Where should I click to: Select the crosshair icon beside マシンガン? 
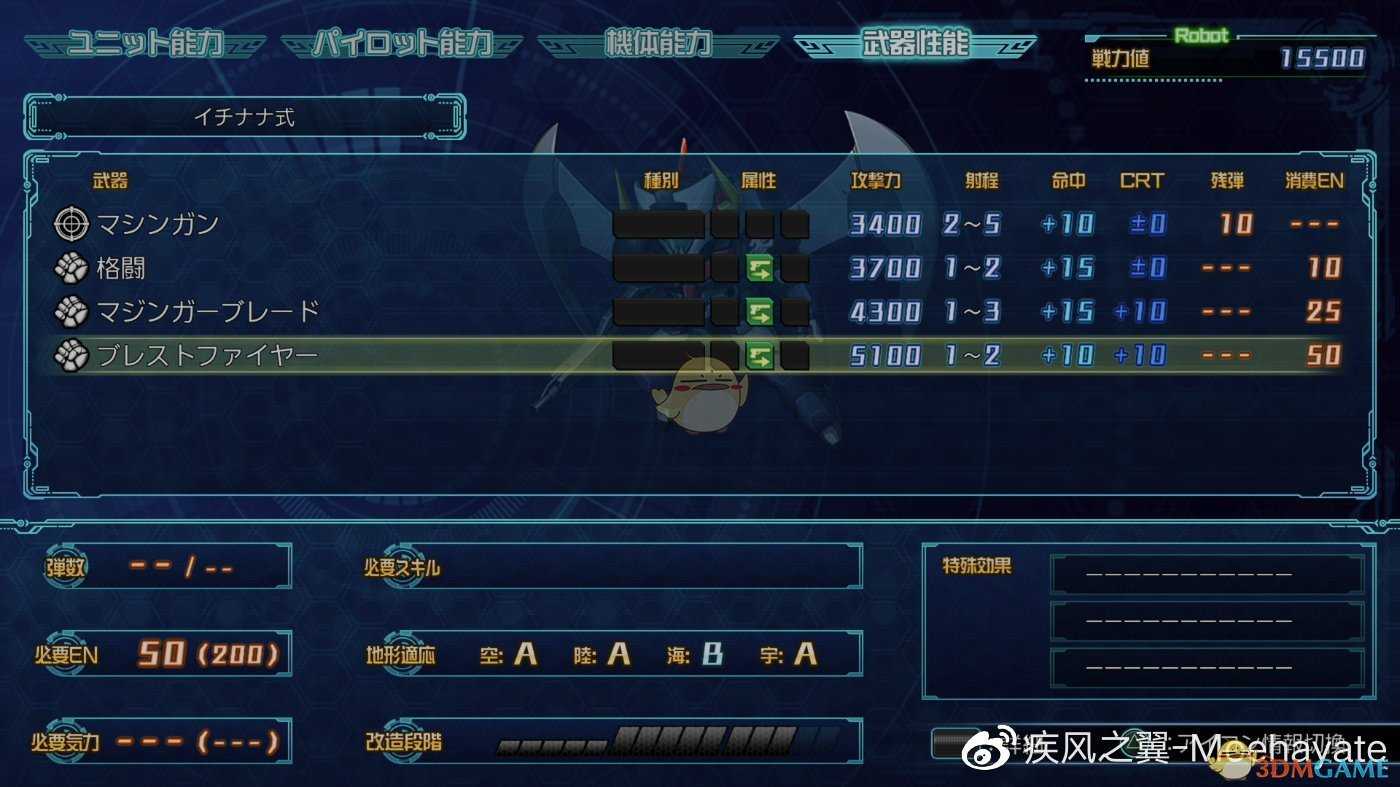[x=70, y=224]
